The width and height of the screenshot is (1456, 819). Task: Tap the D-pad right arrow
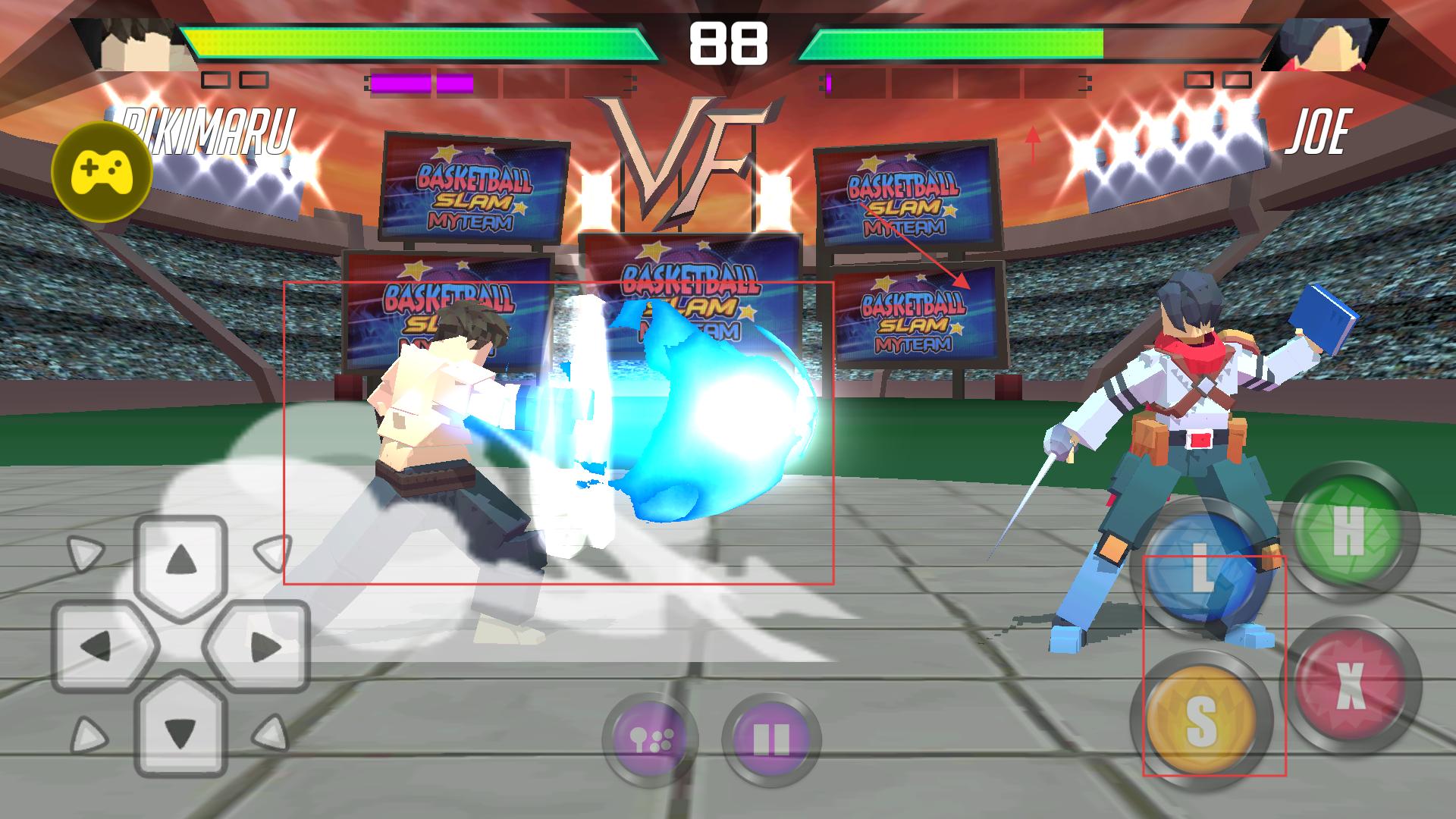[x=265, y=647]
